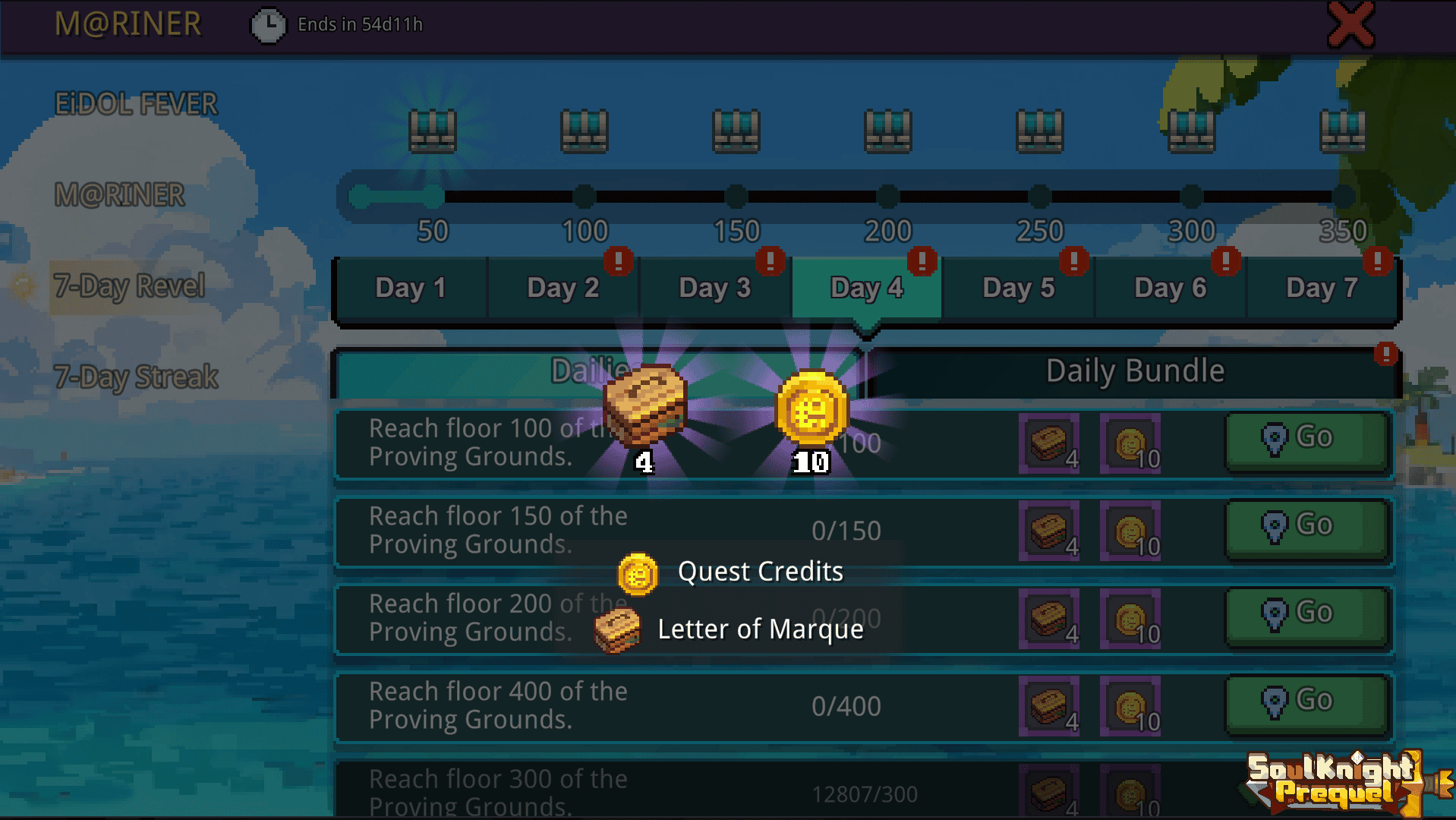The width and height of the screenshot is (1456, 820).
Task: Select the M@RINER side menu entry
Action: pyautogui.click(x=119, y=195)
